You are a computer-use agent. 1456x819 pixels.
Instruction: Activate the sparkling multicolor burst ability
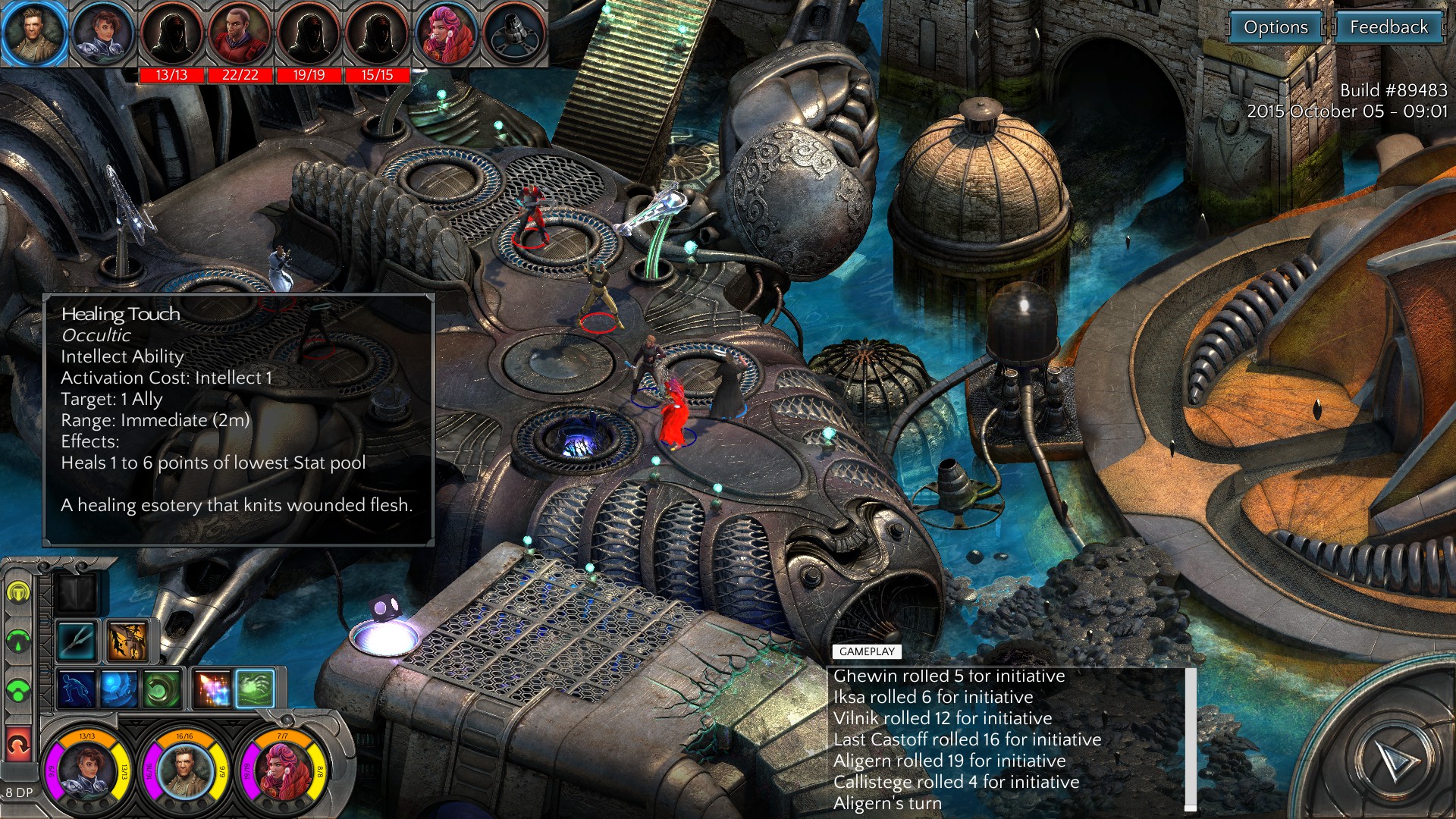coord(213,689)
